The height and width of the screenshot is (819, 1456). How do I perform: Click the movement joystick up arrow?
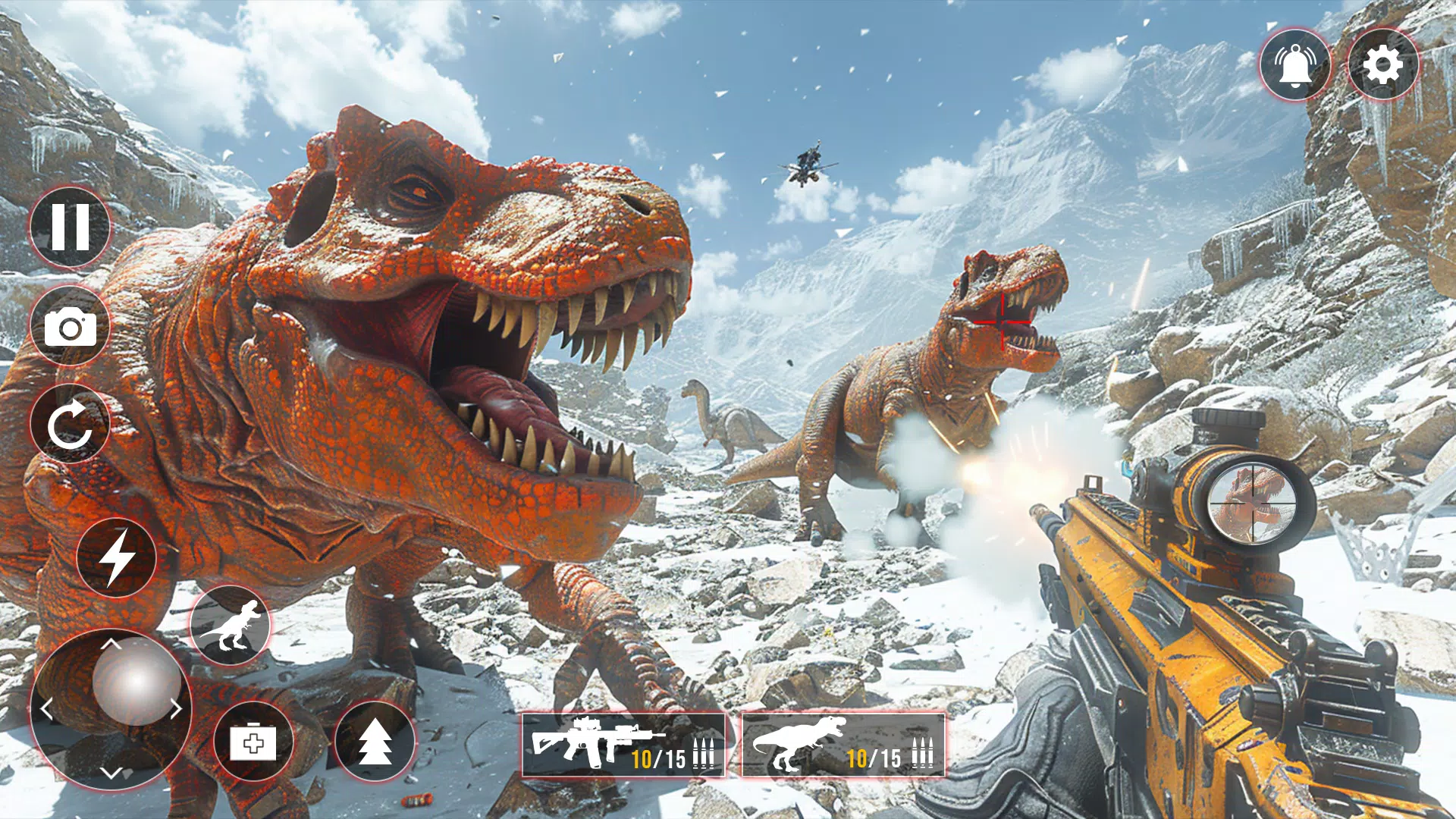click(111, 644)
